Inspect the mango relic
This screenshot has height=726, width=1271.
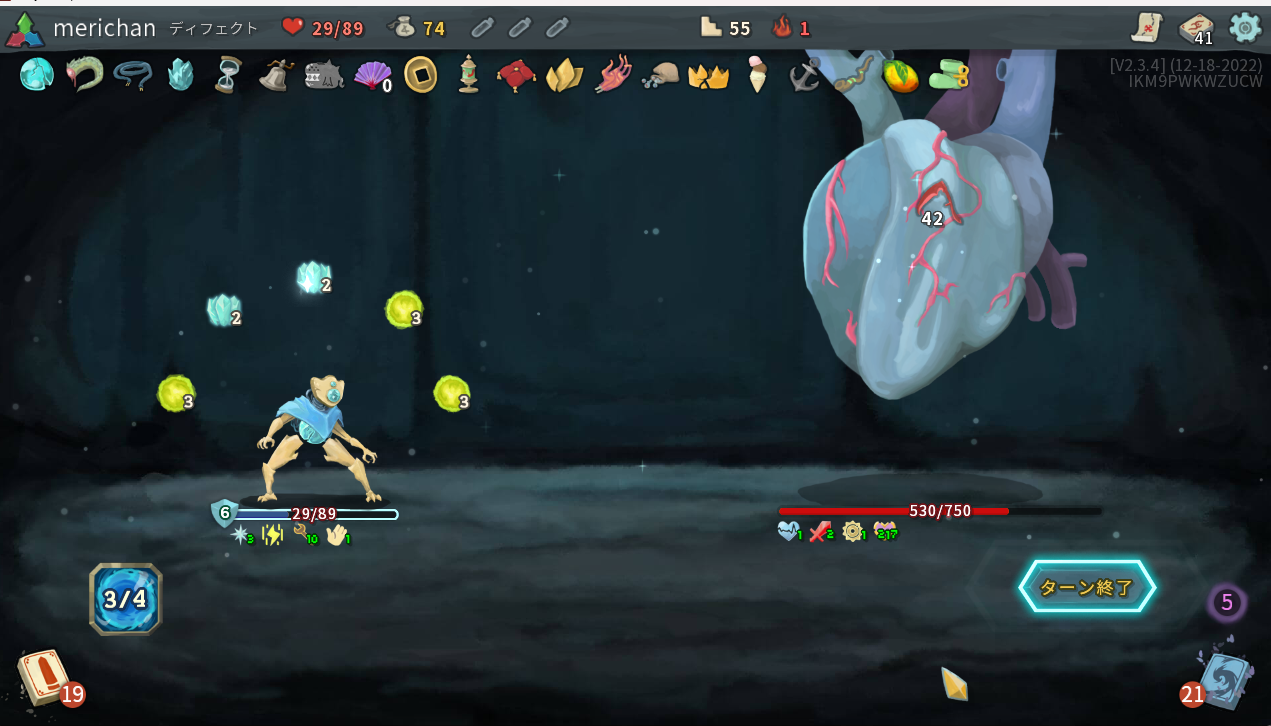pyautogui.click(x=900, y=75)
